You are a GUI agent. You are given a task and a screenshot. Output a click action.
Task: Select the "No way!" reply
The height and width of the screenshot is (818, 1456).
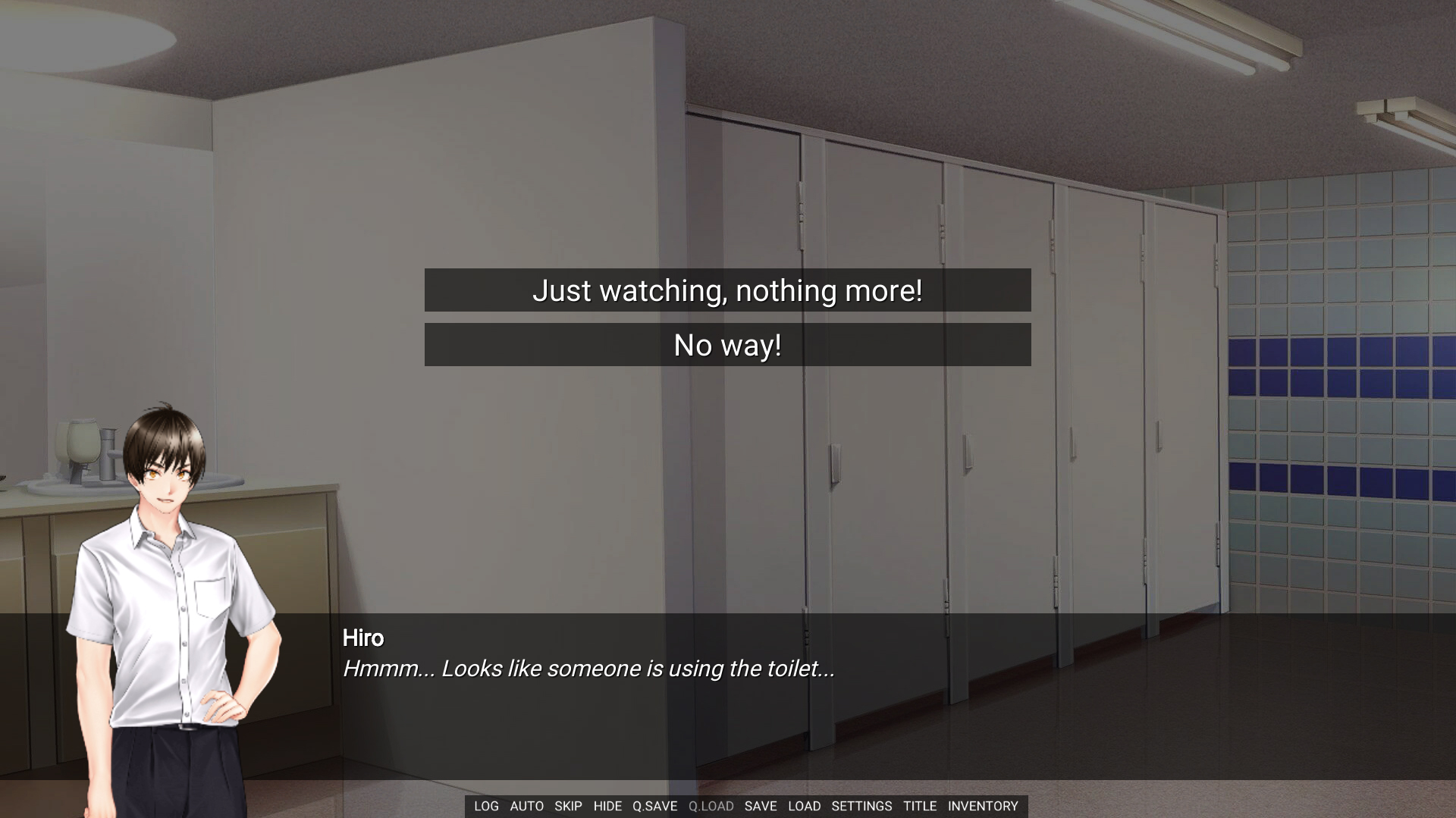tap(727, 346)
